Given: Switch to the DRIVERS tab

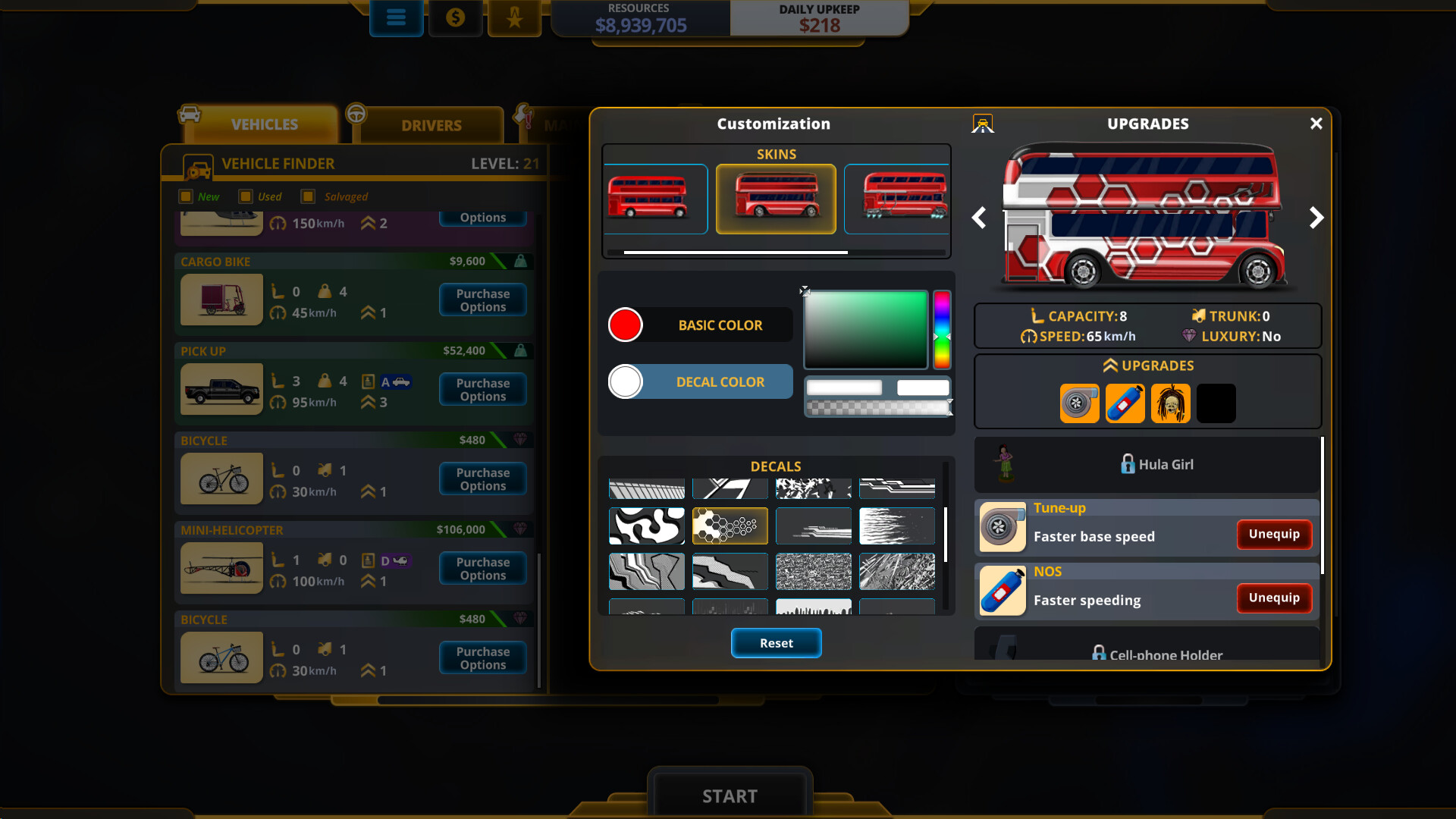Looking at the screenshot, I should [x=431, y=124].
